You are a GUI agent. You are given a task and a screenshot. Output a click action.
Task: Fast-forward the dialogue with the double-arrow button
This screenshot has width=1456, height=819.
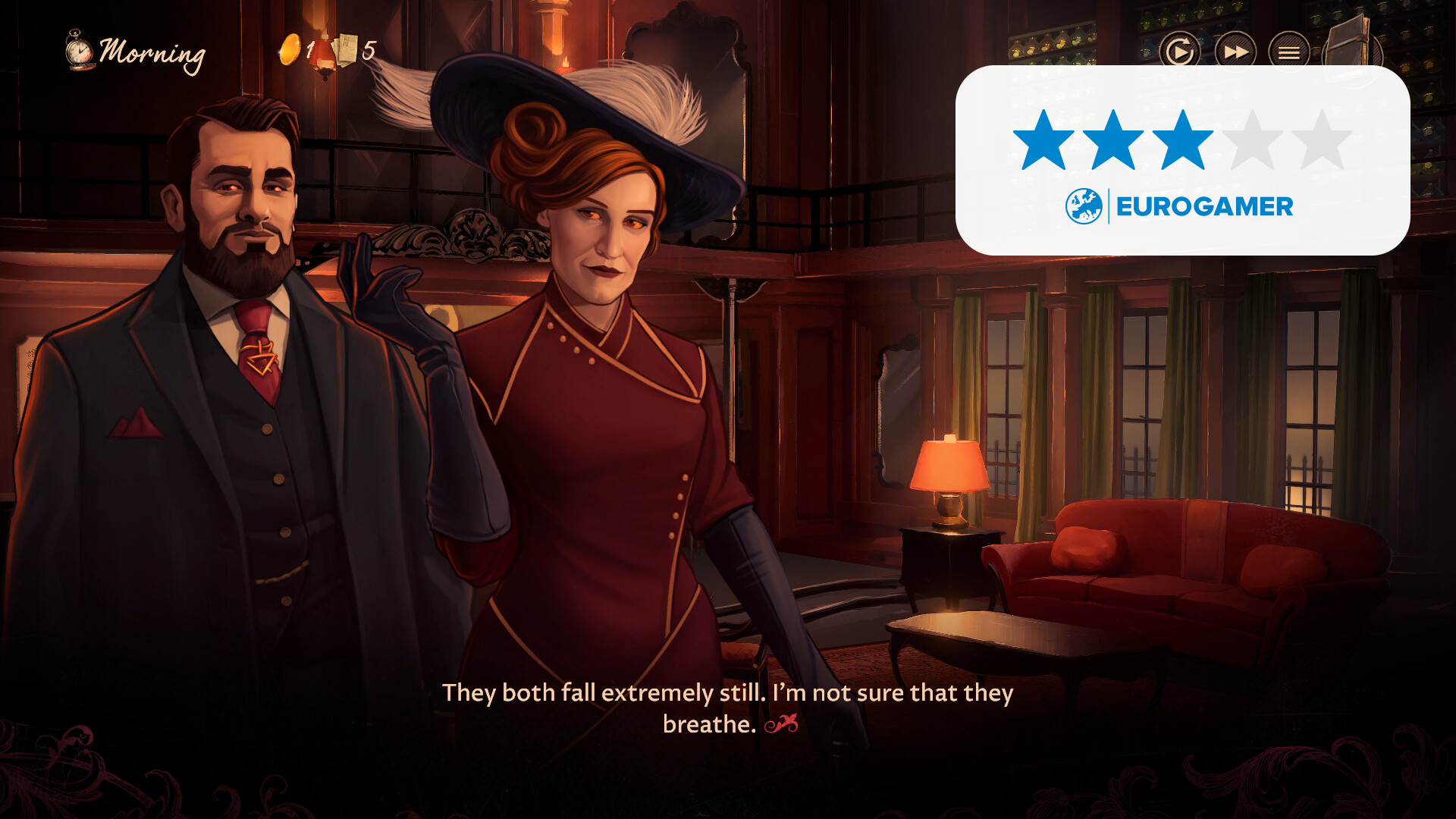coord(1235,52)
